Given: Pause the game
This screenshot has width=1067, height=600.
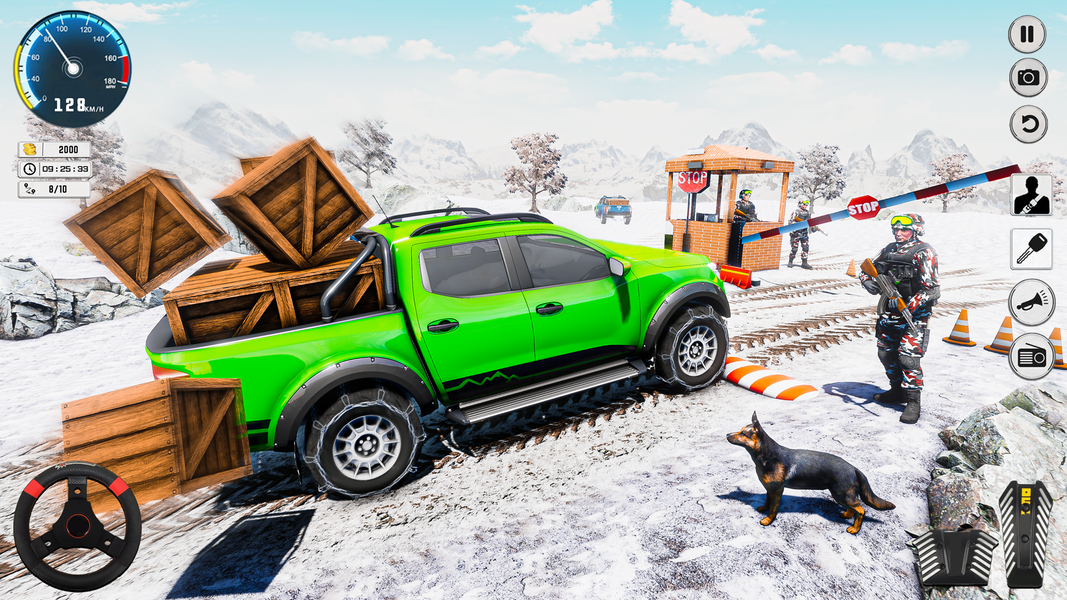Looking at the screenshot, I should tap(1027, 33).
